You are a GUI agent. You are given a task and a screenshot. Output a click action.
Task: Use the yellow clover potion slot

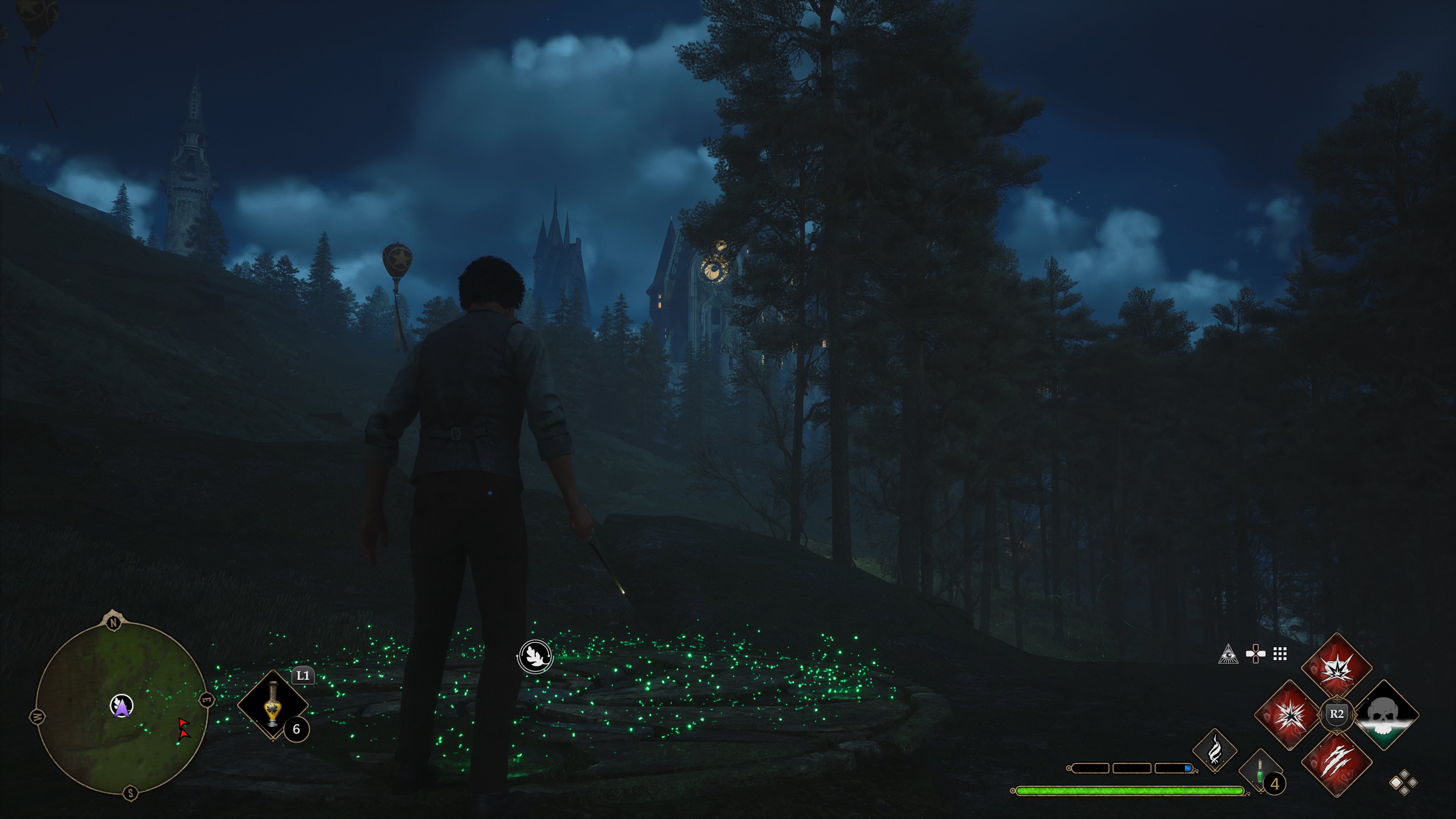click(x=273, y=704)
